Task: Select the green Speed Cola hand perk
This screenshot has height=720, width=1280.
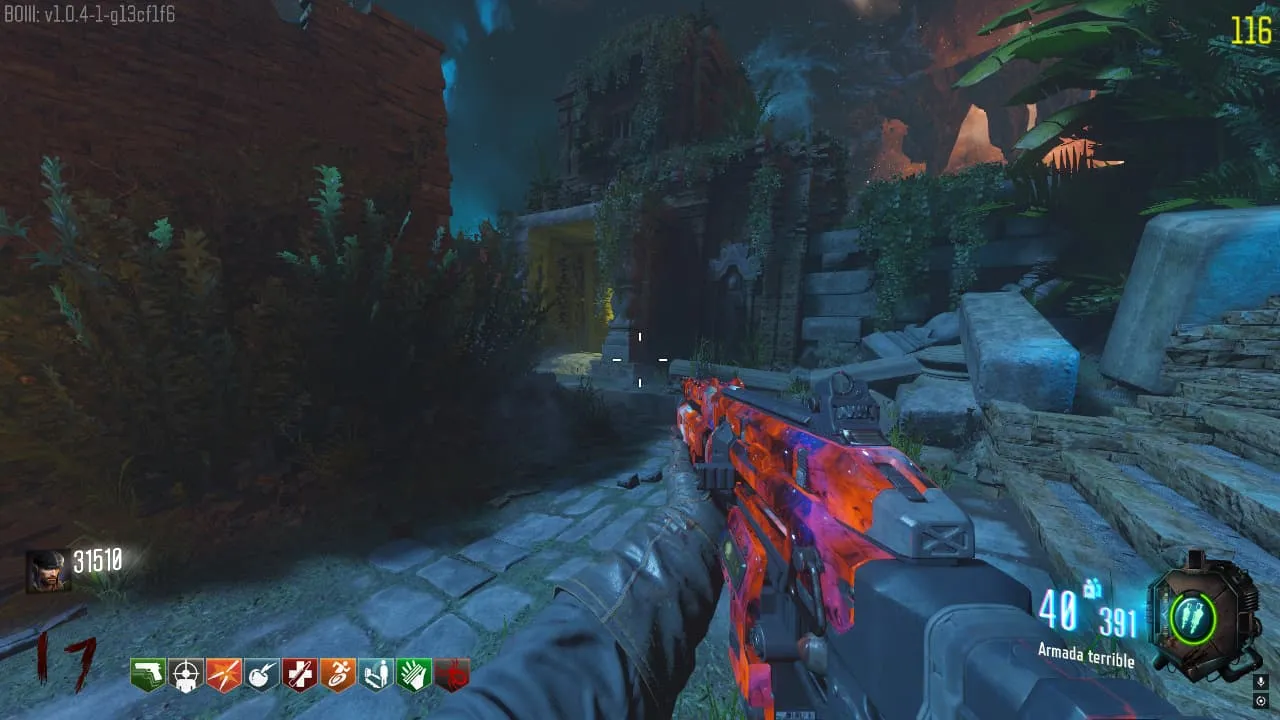Action: (x=414, y=676)
